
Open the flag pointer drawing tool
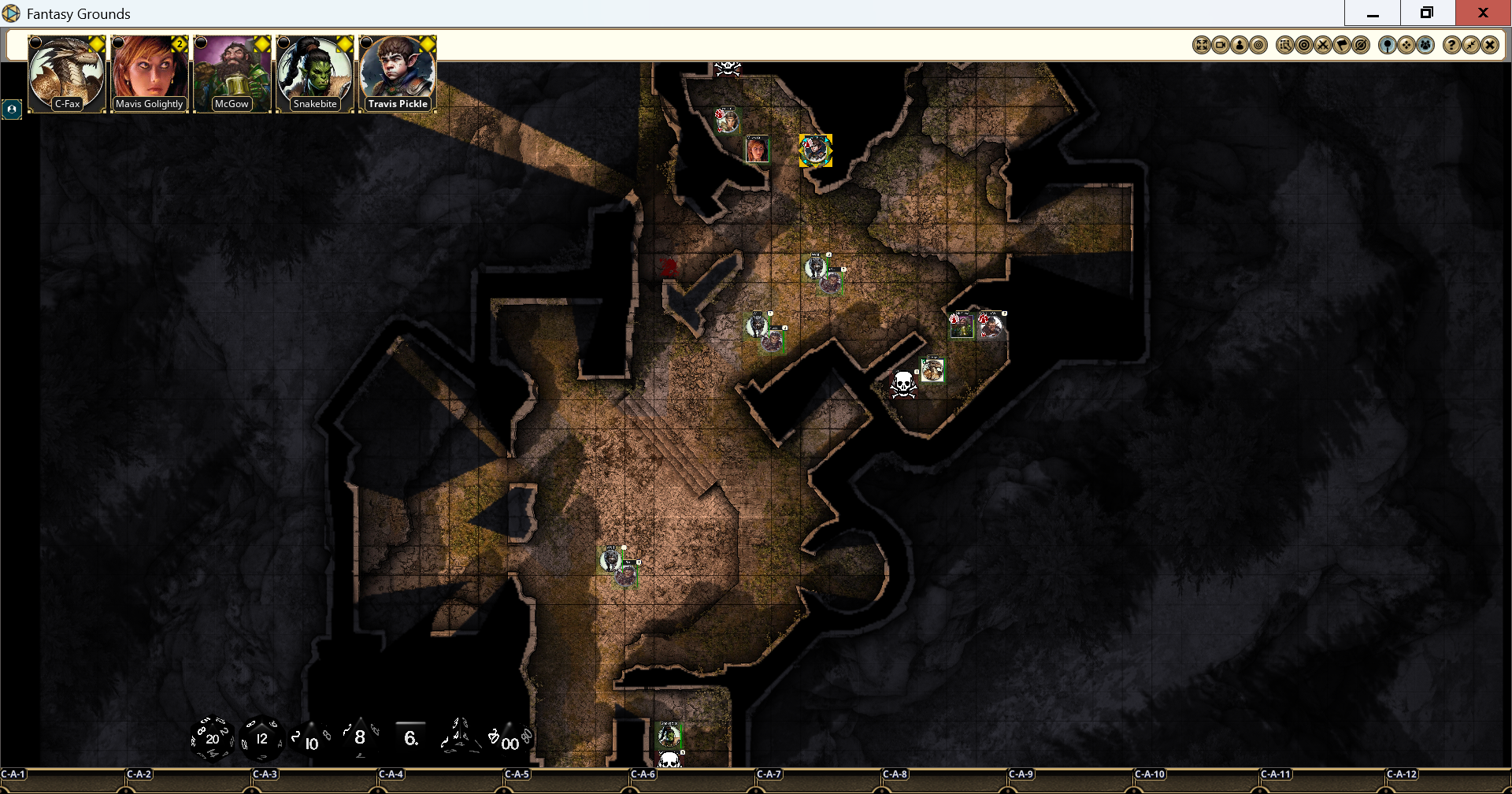(x=1342, y=45)
